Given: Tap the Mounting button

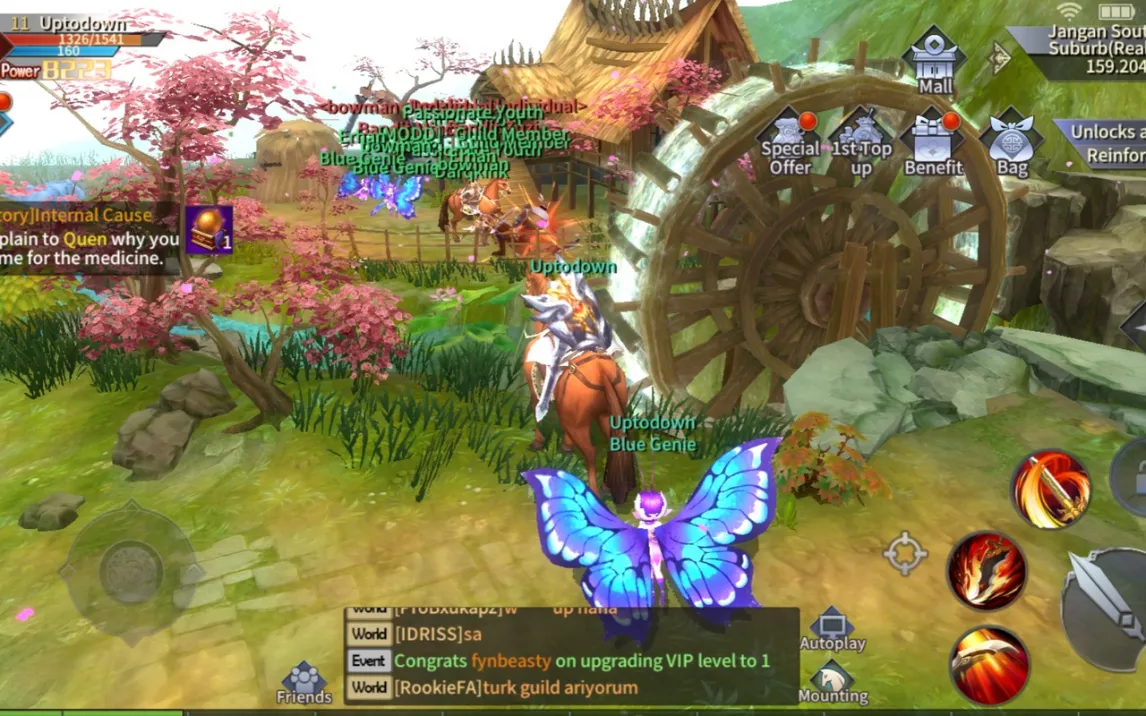Looking at the screenshot, I should [832, 681].
